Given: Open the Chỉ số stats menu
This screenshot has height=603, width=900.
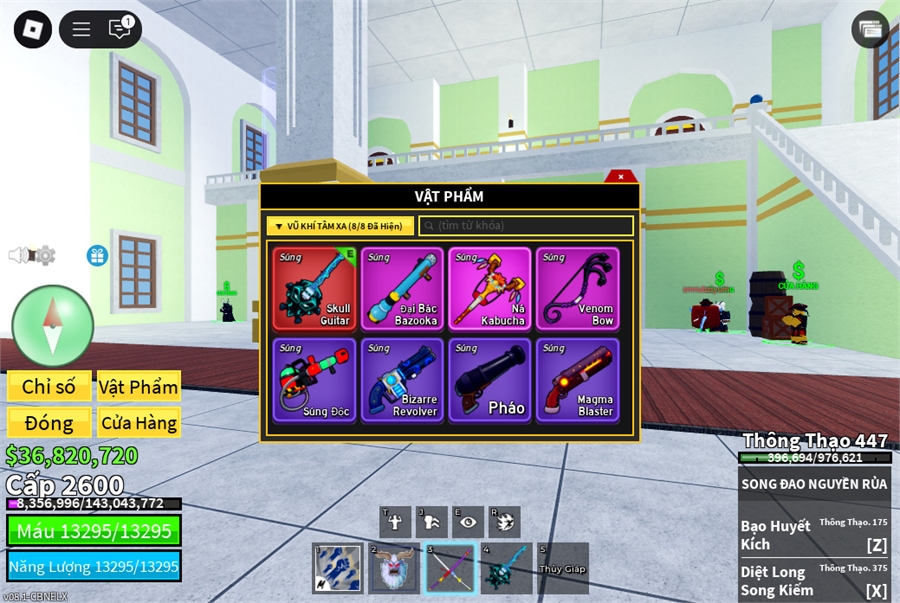Looking at the screenshot, I should pyautogui.click(x=49, y=387).
